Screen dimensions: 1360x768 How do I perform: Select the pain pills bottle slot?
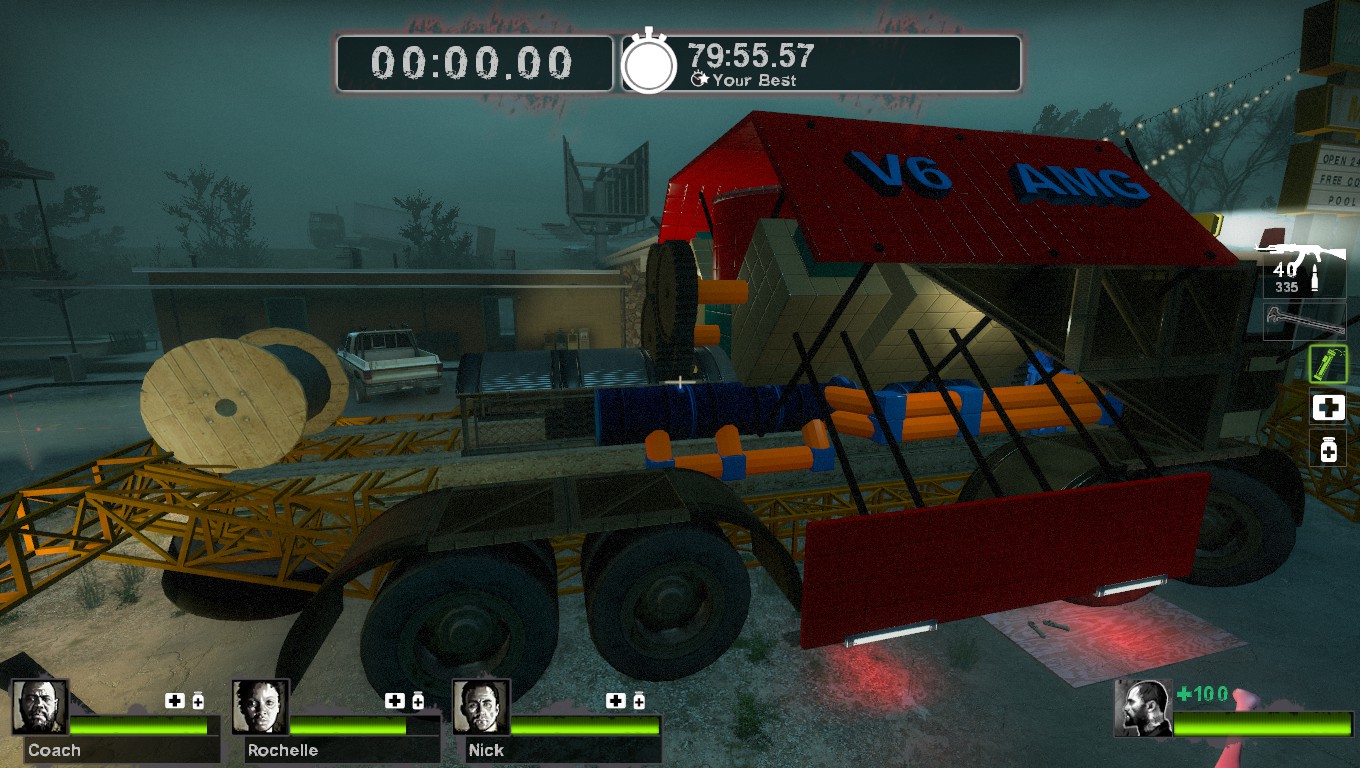pyautogui.click(x=1328, y=449)
